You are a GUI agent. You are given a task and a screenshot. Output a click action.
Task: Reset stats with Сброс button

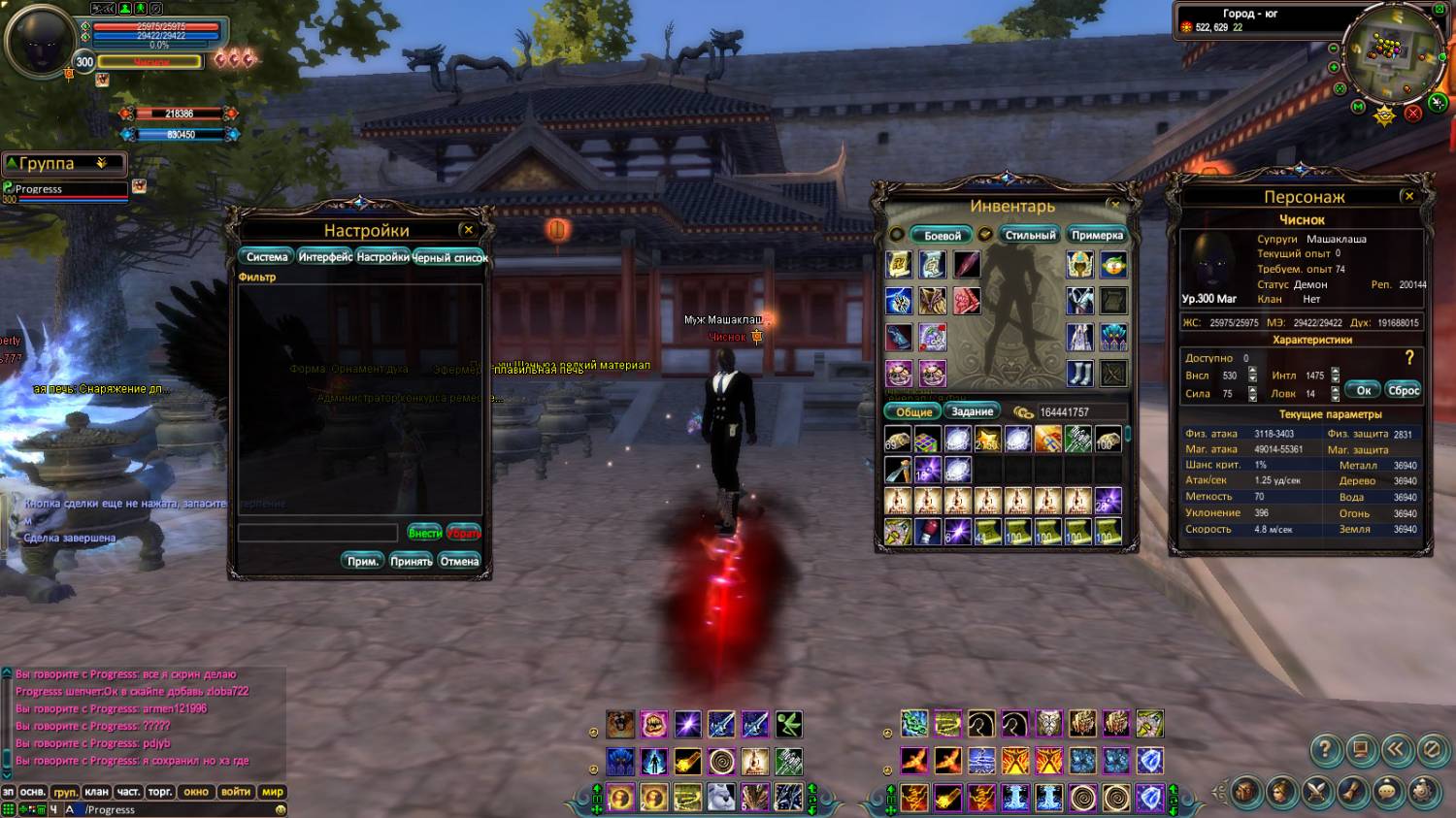[x=1404, y=390]
